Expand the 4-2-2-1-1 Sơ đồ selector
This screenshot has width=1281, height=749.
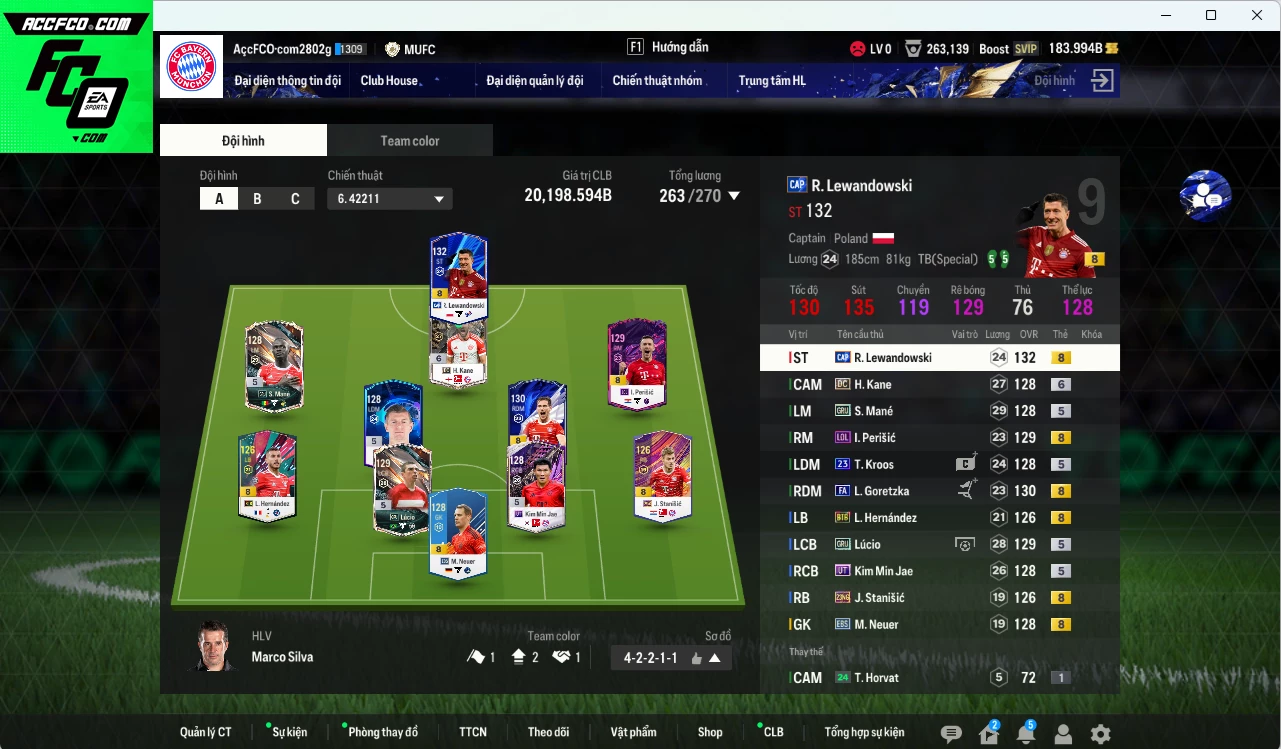[x=670, y=658]
